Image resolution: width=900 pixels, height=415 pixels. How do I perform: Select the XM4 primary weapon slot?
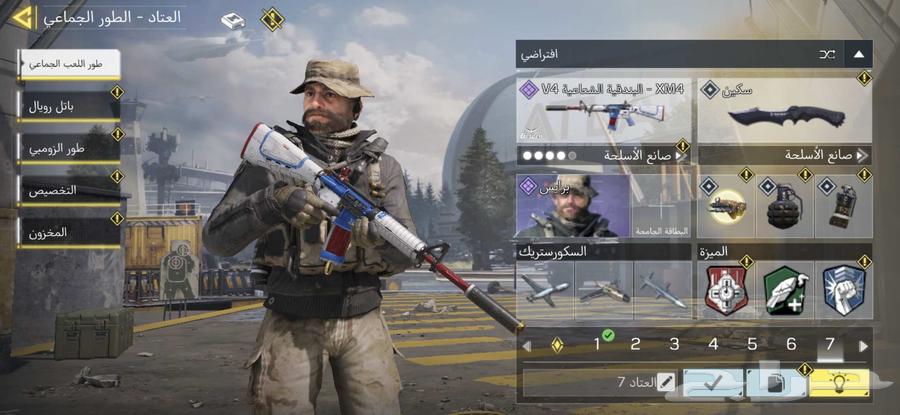[605, 109]
